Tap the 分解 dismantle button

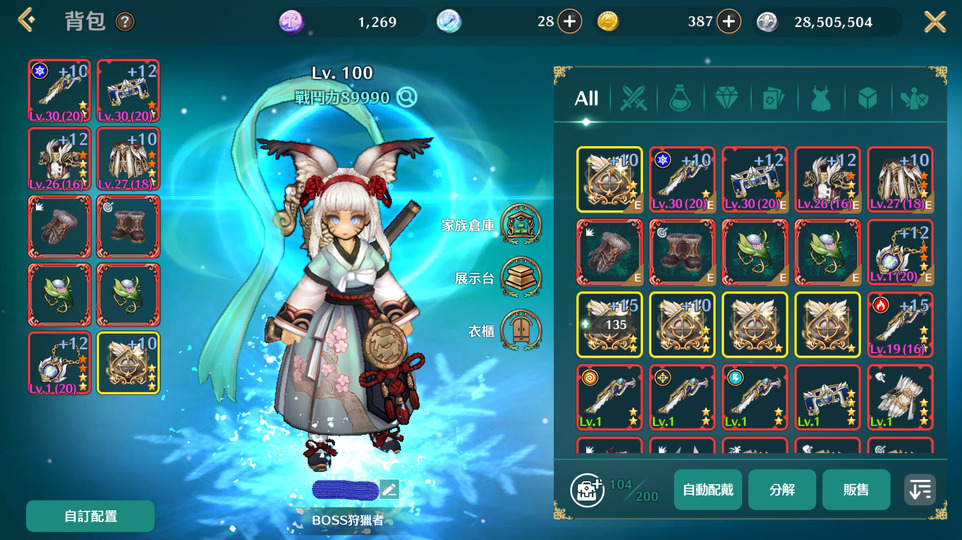click(x=782, y=490)
